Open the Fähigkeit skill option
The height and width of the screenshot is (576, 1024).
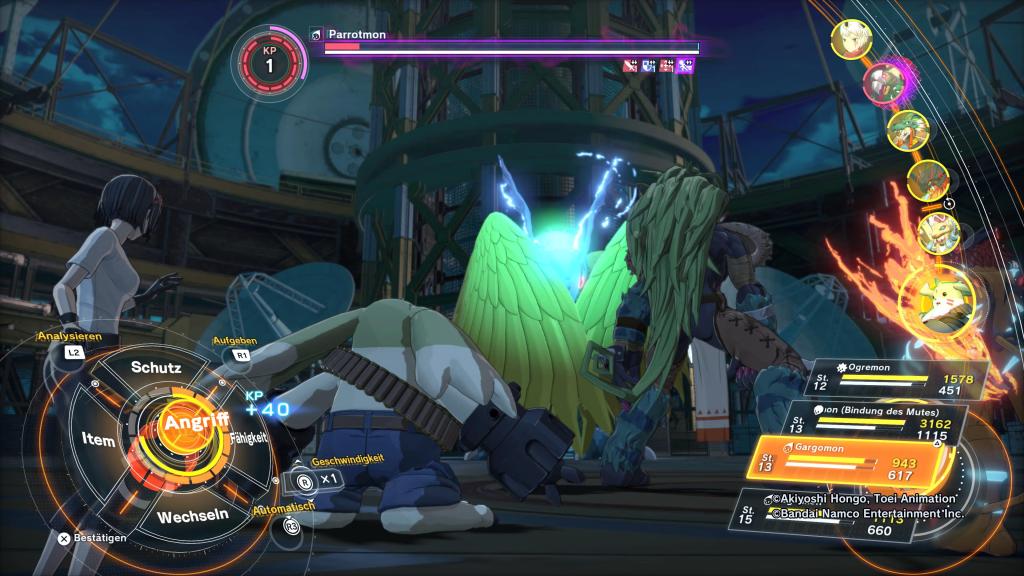coord(247,438)
